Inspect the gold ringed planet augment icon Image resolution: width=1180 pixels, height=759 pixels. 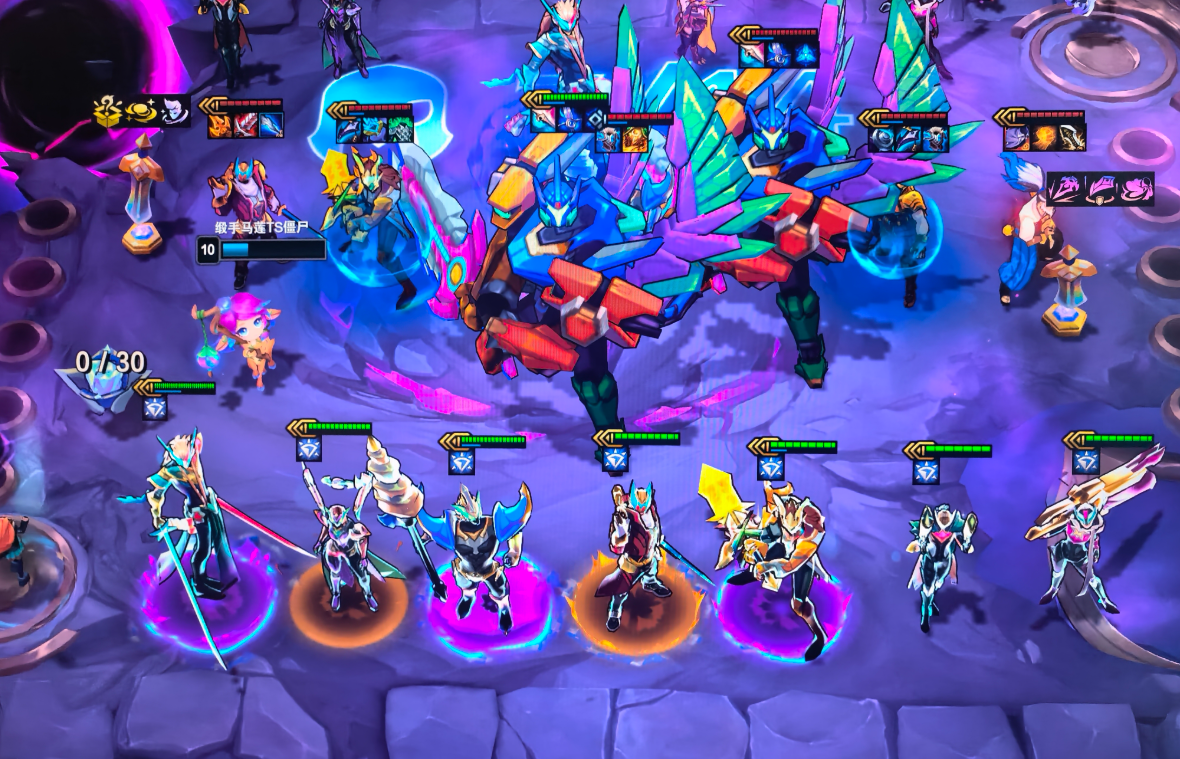[x=139, y=111]
